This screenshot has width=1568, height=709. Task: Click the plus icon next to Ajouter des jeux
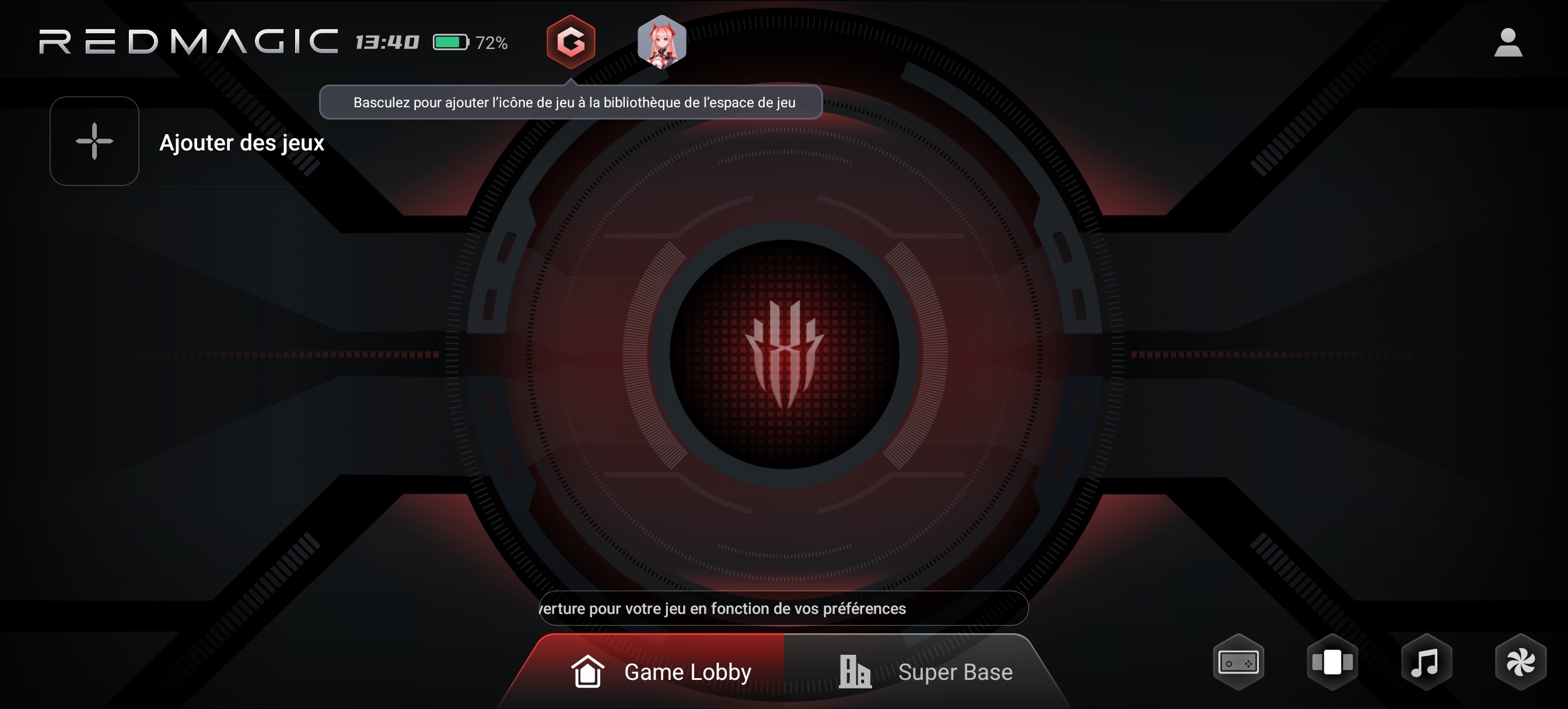click(94, 141)
